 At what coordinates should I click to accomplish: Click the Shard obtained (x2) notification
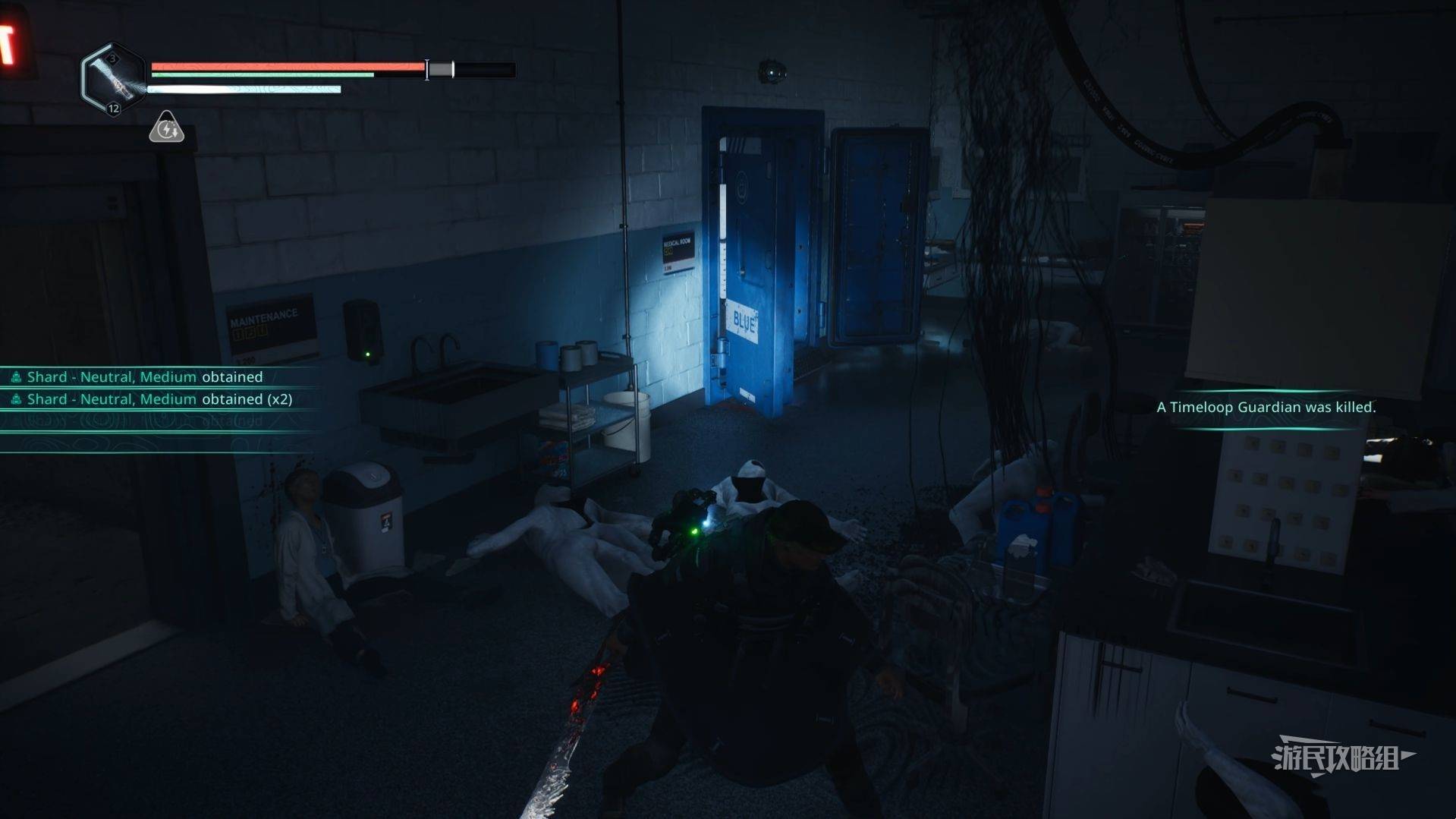click(x=159, y=399)
